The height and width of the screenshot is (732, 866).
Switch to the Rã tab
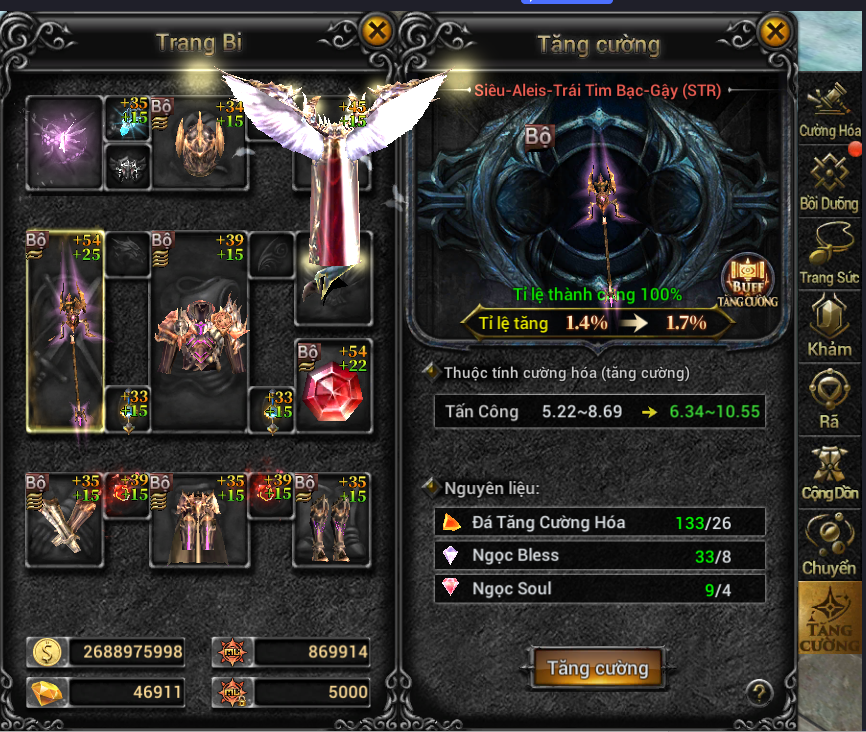tap(829, 399)
